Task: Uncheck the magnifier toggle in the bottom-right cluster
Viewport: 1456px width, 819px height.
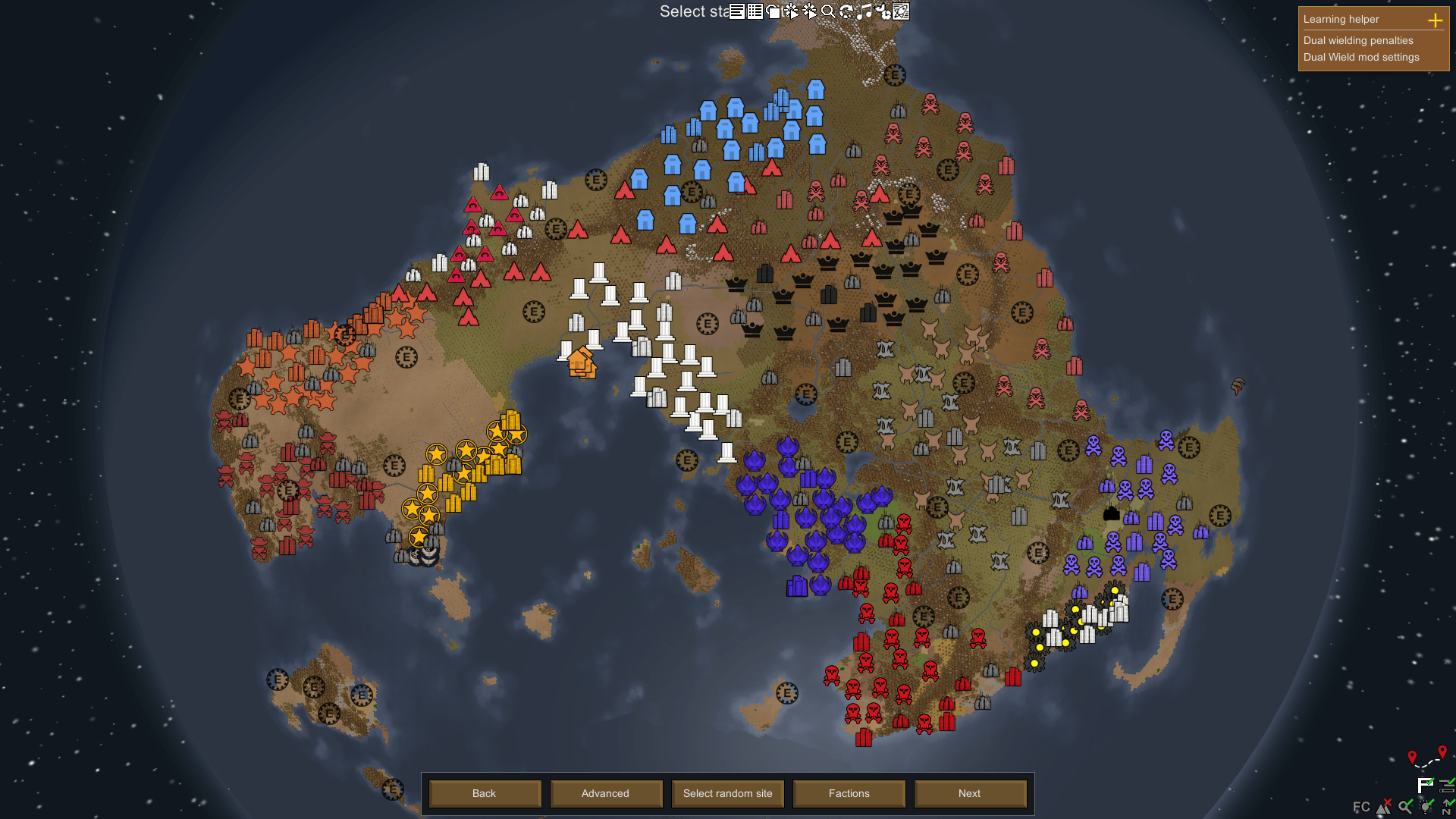Action: 1405,807
